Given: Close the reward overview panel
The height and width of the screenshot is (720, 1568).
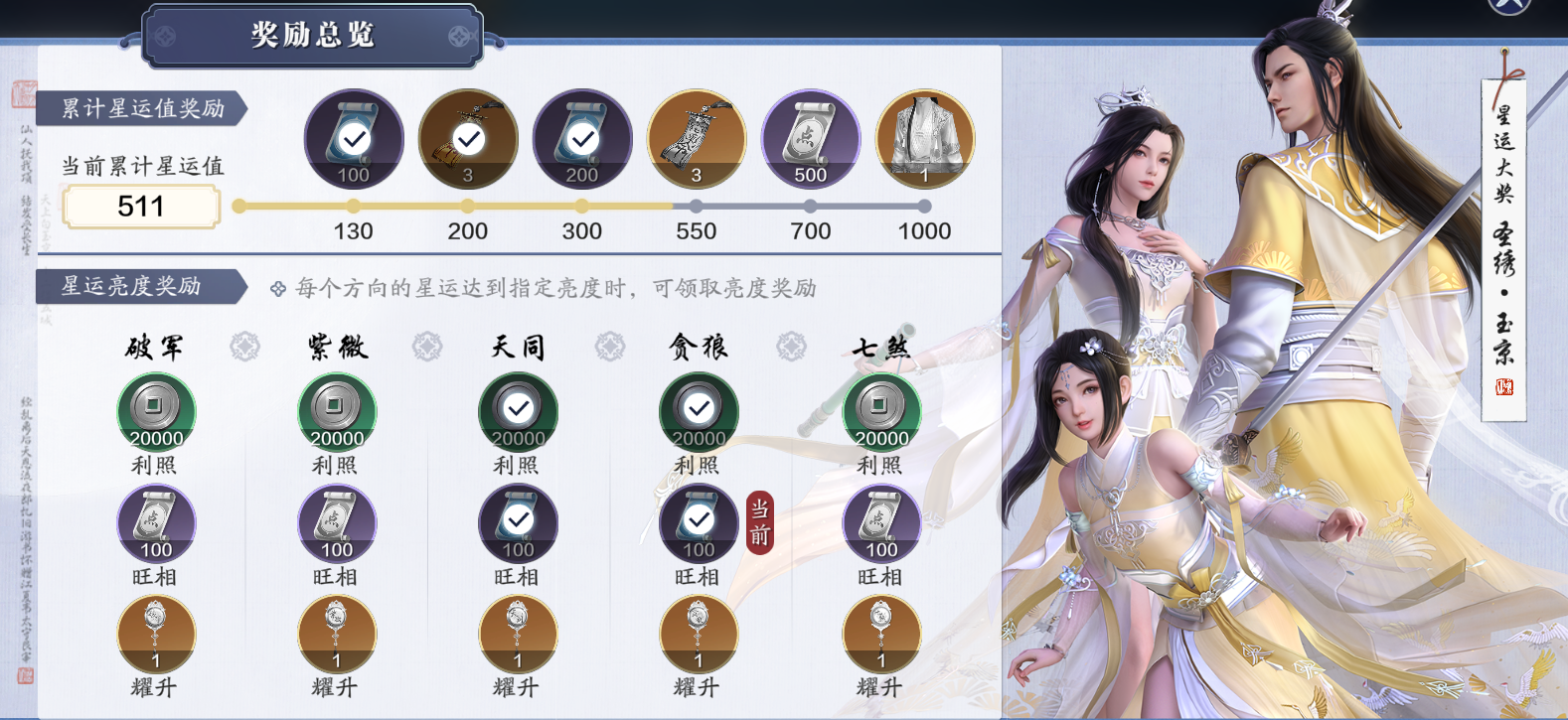Looking at the screenshot, I should coord(1508,4).
